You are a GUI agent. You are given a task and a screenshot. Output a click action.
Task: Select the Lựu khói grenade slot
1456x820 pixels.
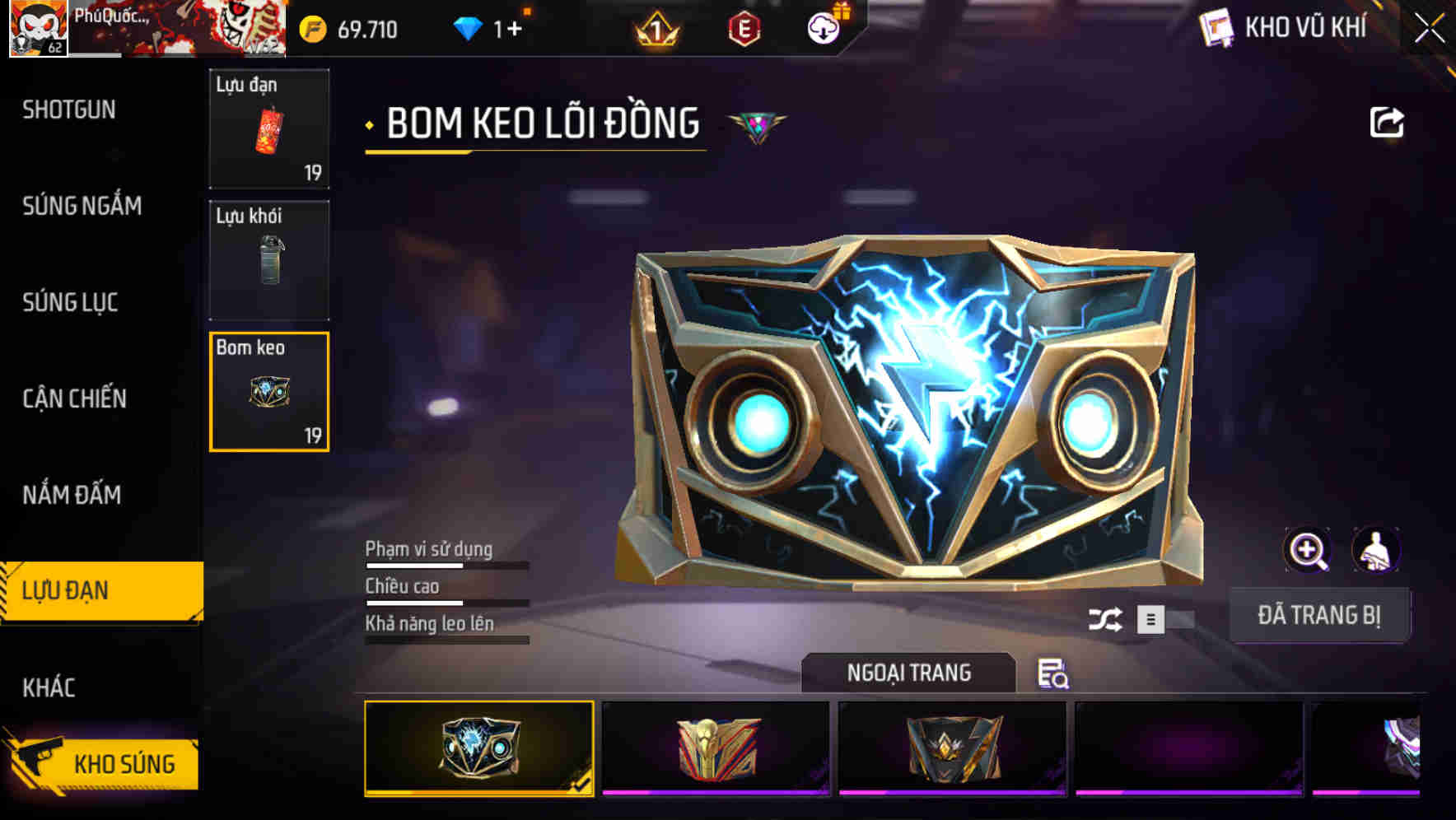[x=269, y=259]
